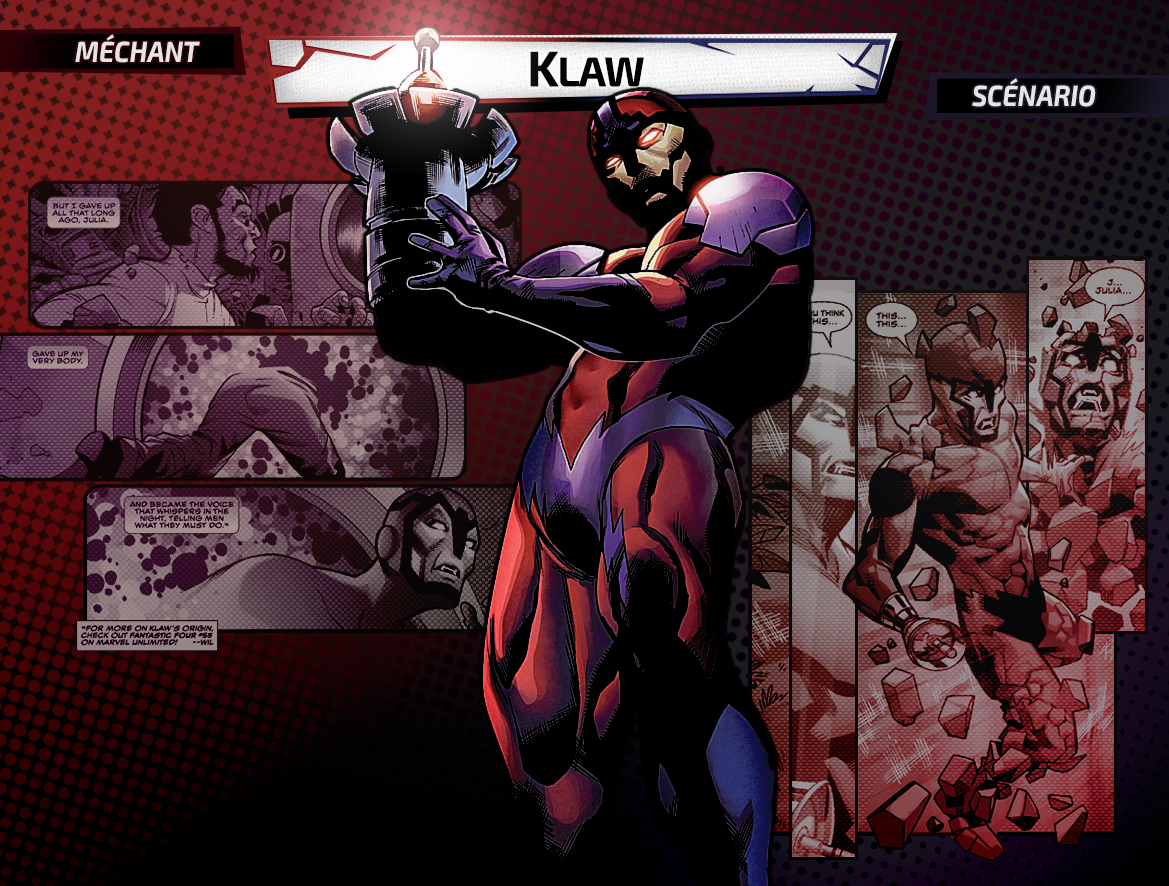Switch to the Méchant tab
The width and height of the screenshot is (1169, 886).
click(137, 52)
